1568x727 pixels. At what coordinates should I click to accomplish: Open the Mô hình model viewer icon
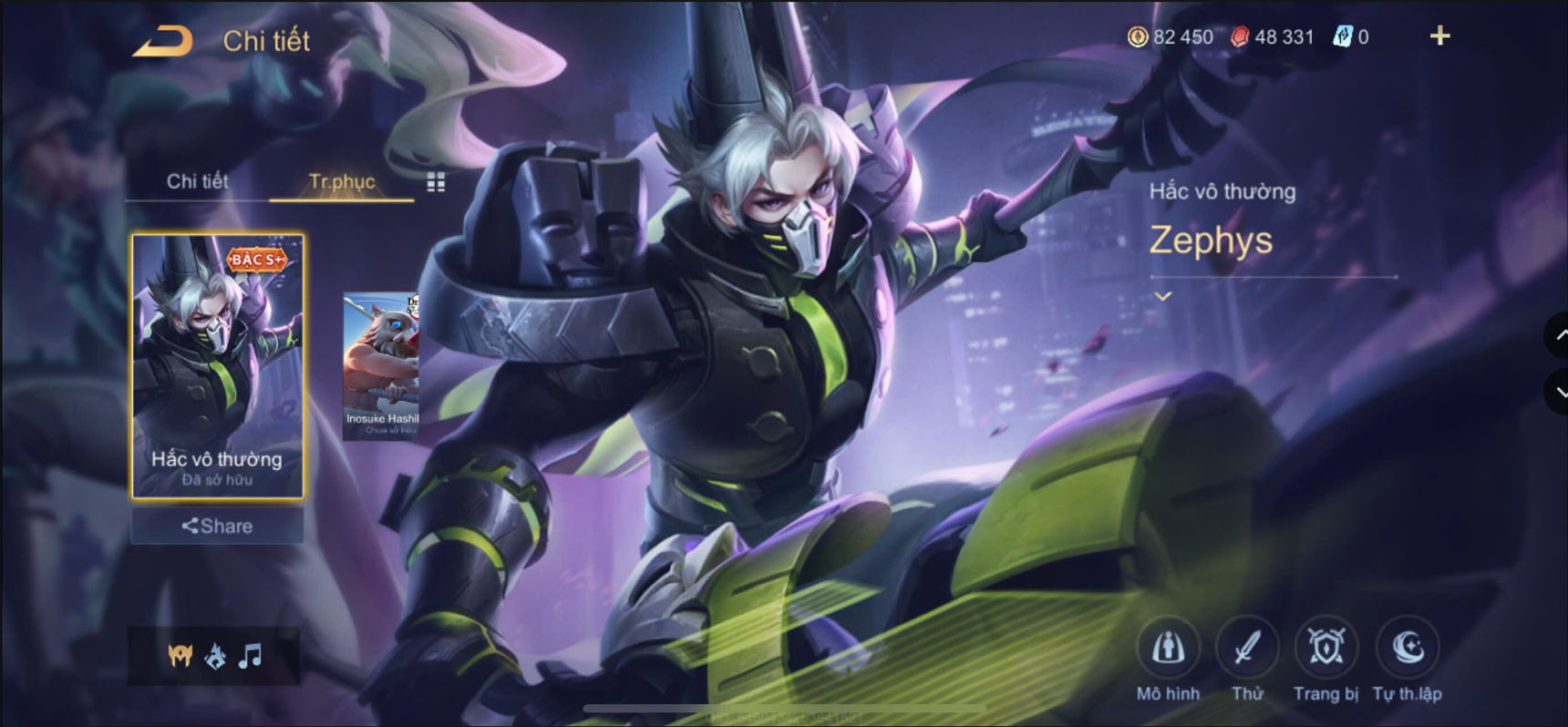pyautogui.click(x=1168, y=650)
